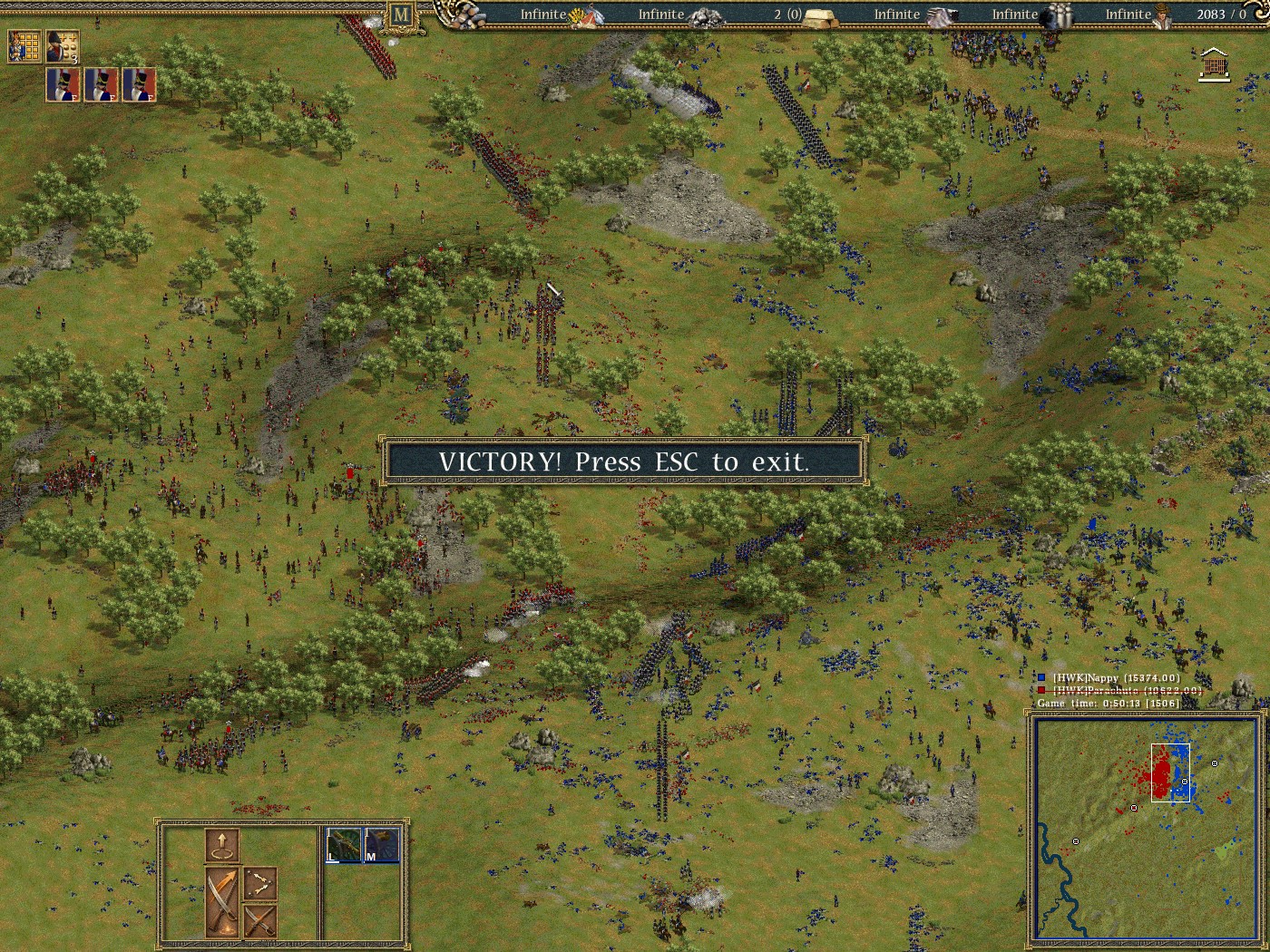Toggle the stand-ground order with the arrow-circle icon
Viewport: 1270px width, 952px height.
(223, 845)
